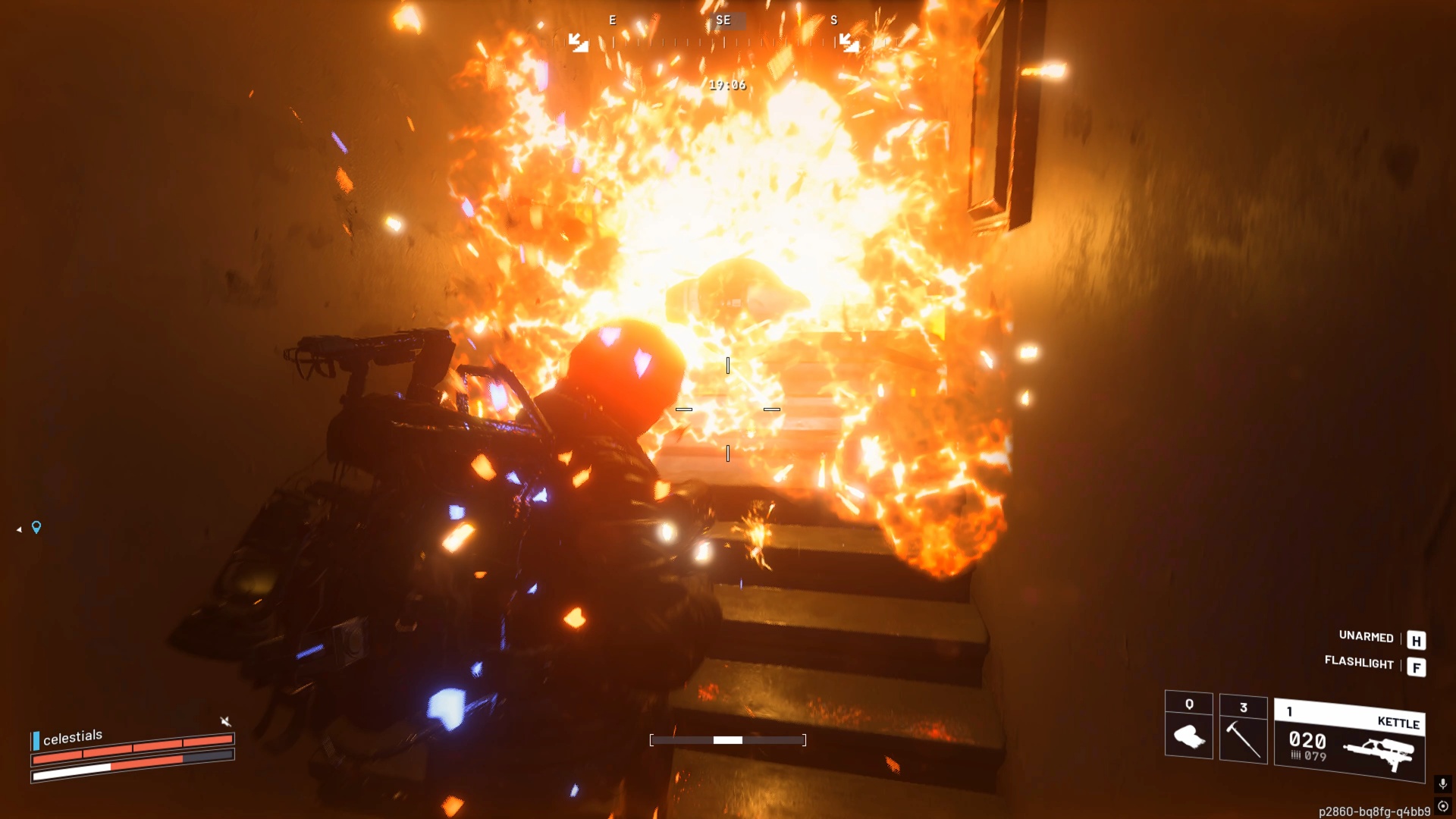
Task: Click the left objective arrow on the compass
Action: point(579,42)
